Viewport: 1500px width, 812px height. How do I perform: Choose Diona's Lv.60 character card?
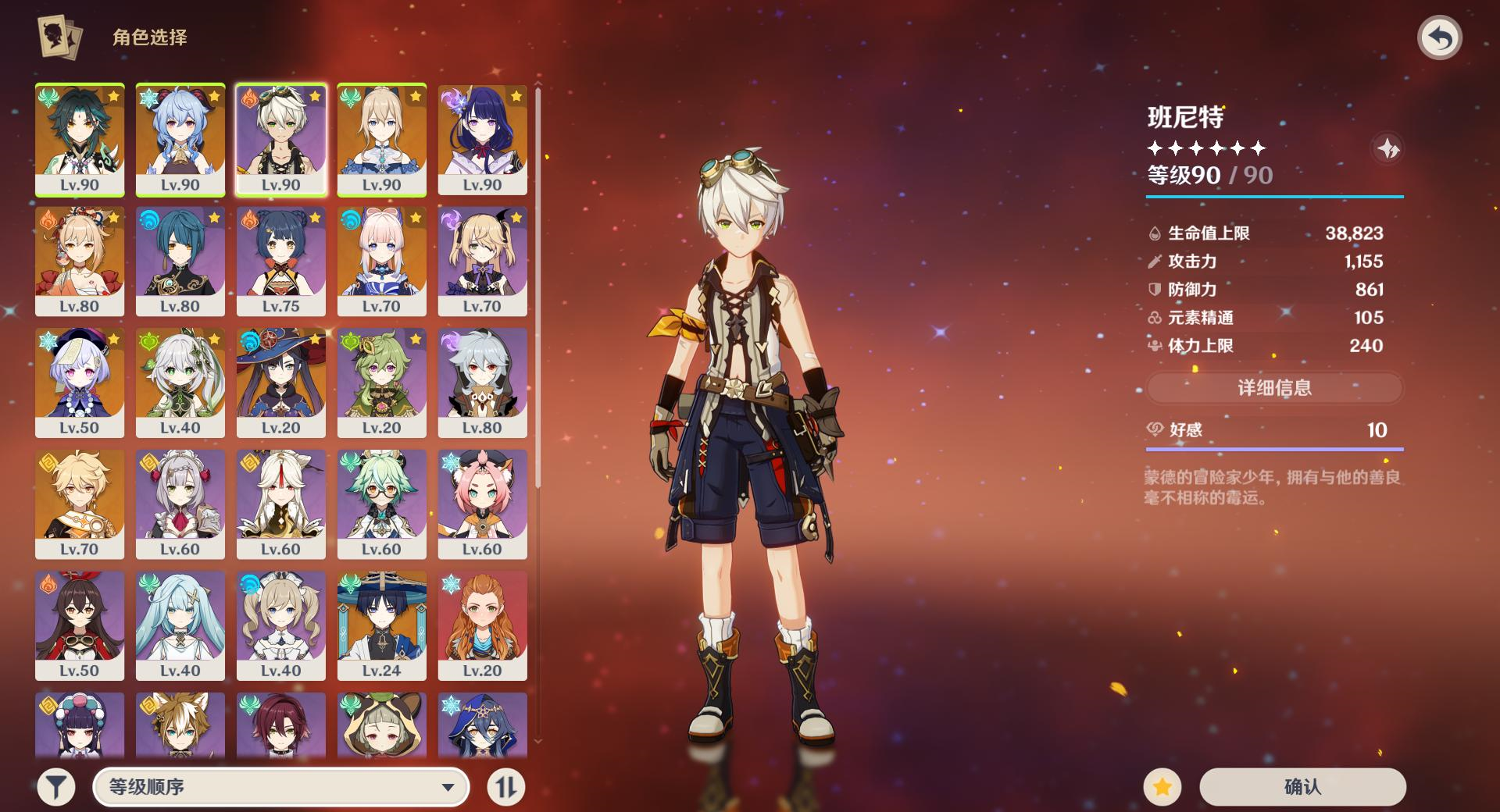(x=482, y=504)
